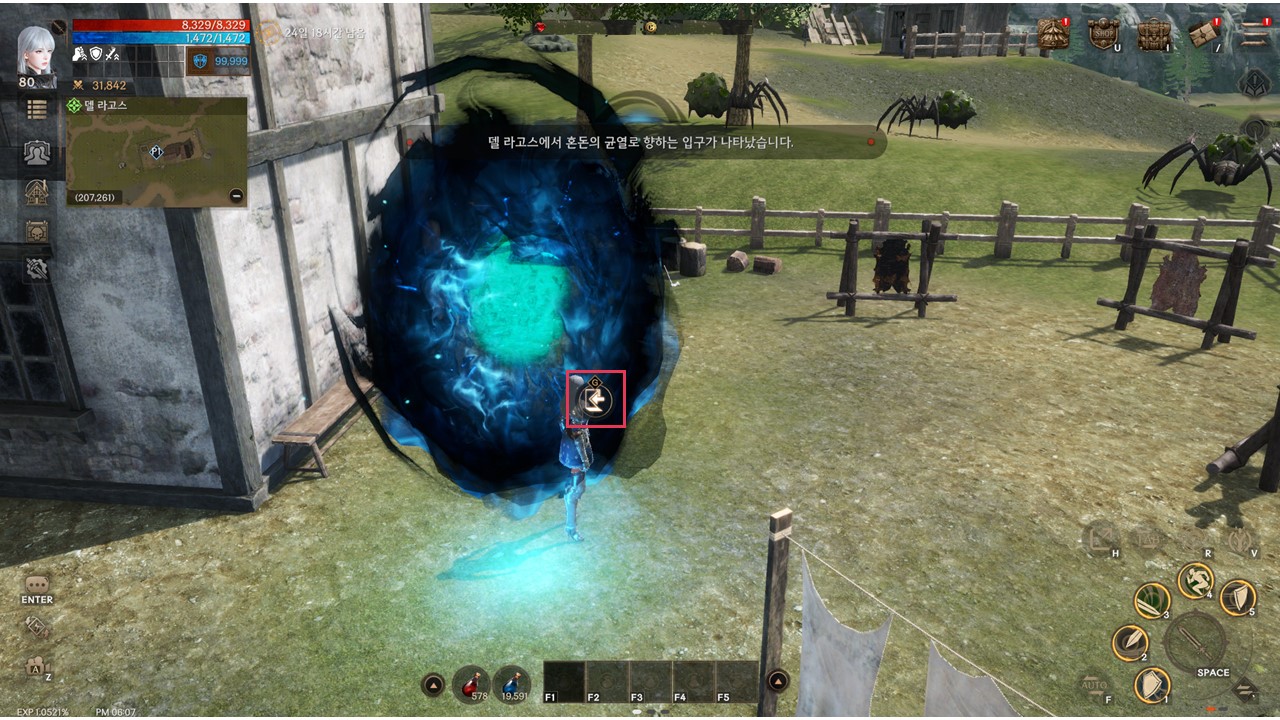1280x720 pixels.
Task: Open the party members icon
Action: pos(37,152)
